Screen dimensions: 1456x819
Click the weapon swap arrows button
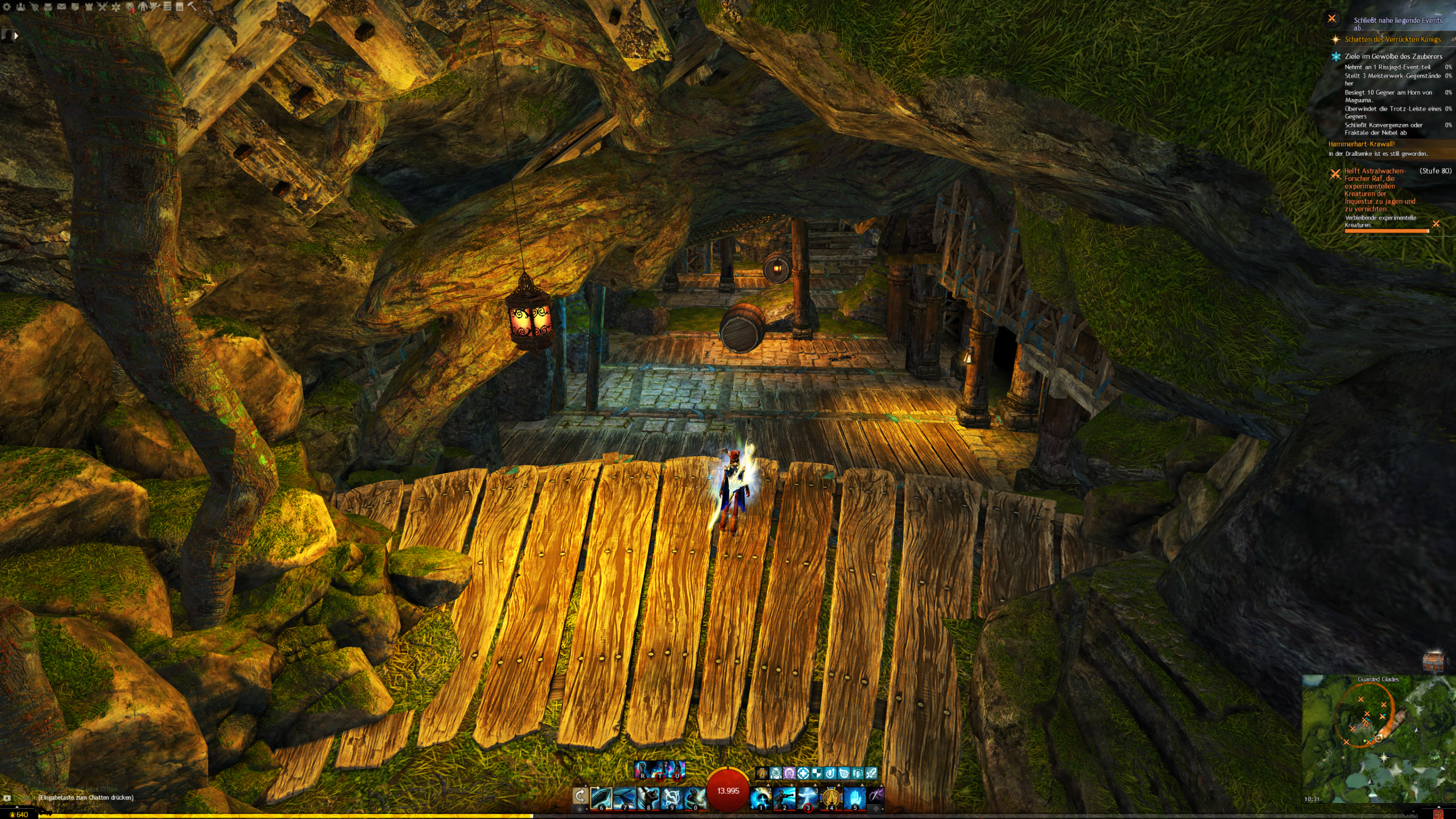pos(580,796)
